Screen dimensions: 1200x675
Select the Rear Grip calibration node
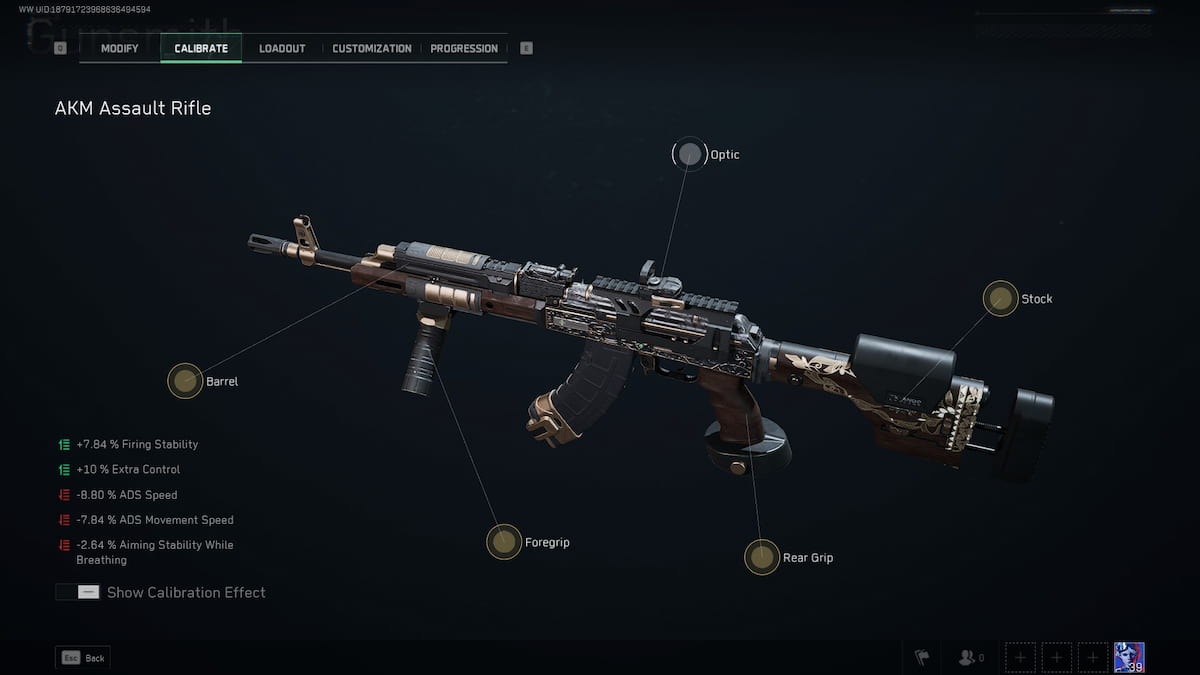click(x=762, y=557)
